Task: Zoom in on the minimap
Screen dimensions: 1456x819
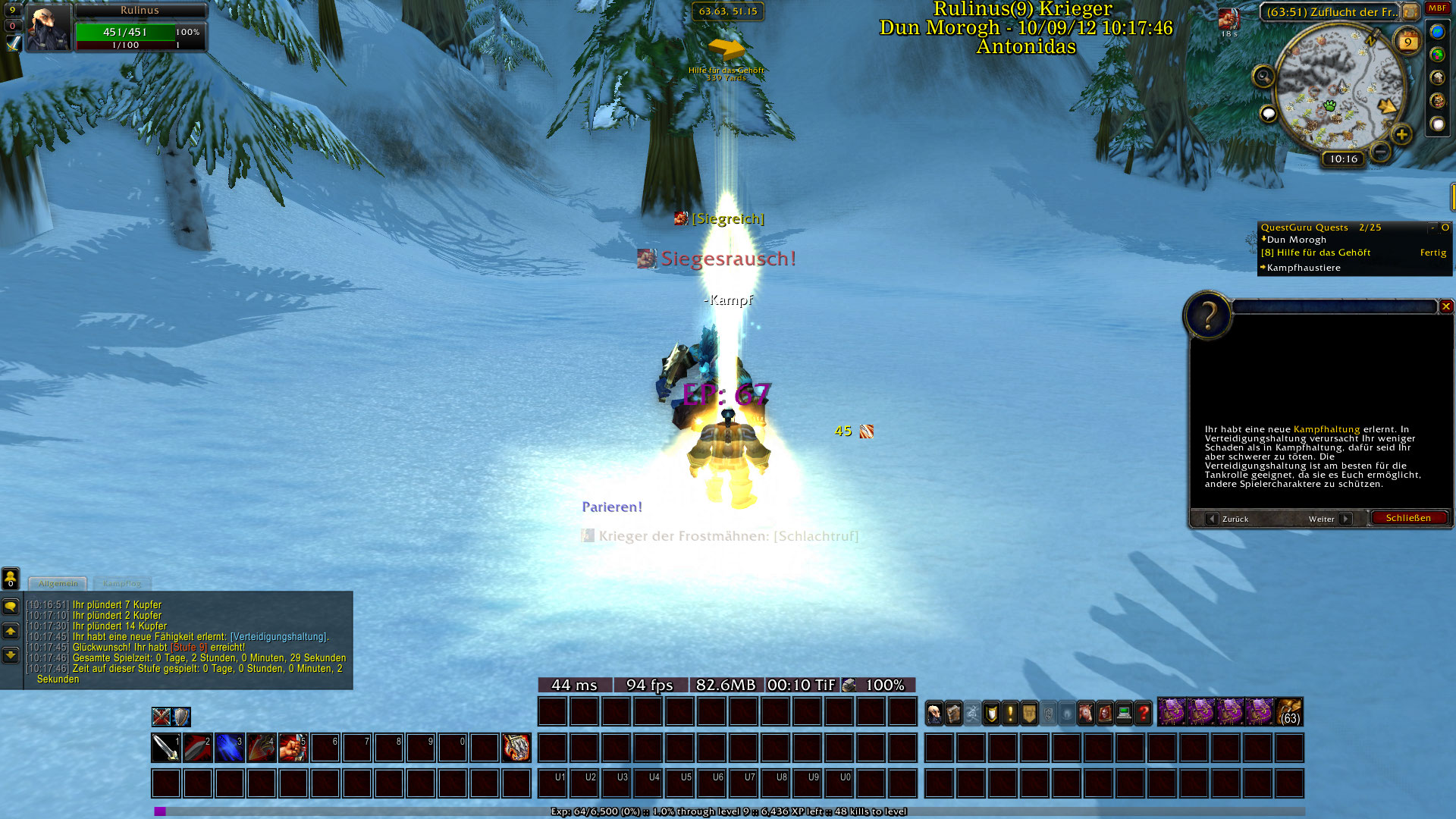Action: tap(1401, 135)
